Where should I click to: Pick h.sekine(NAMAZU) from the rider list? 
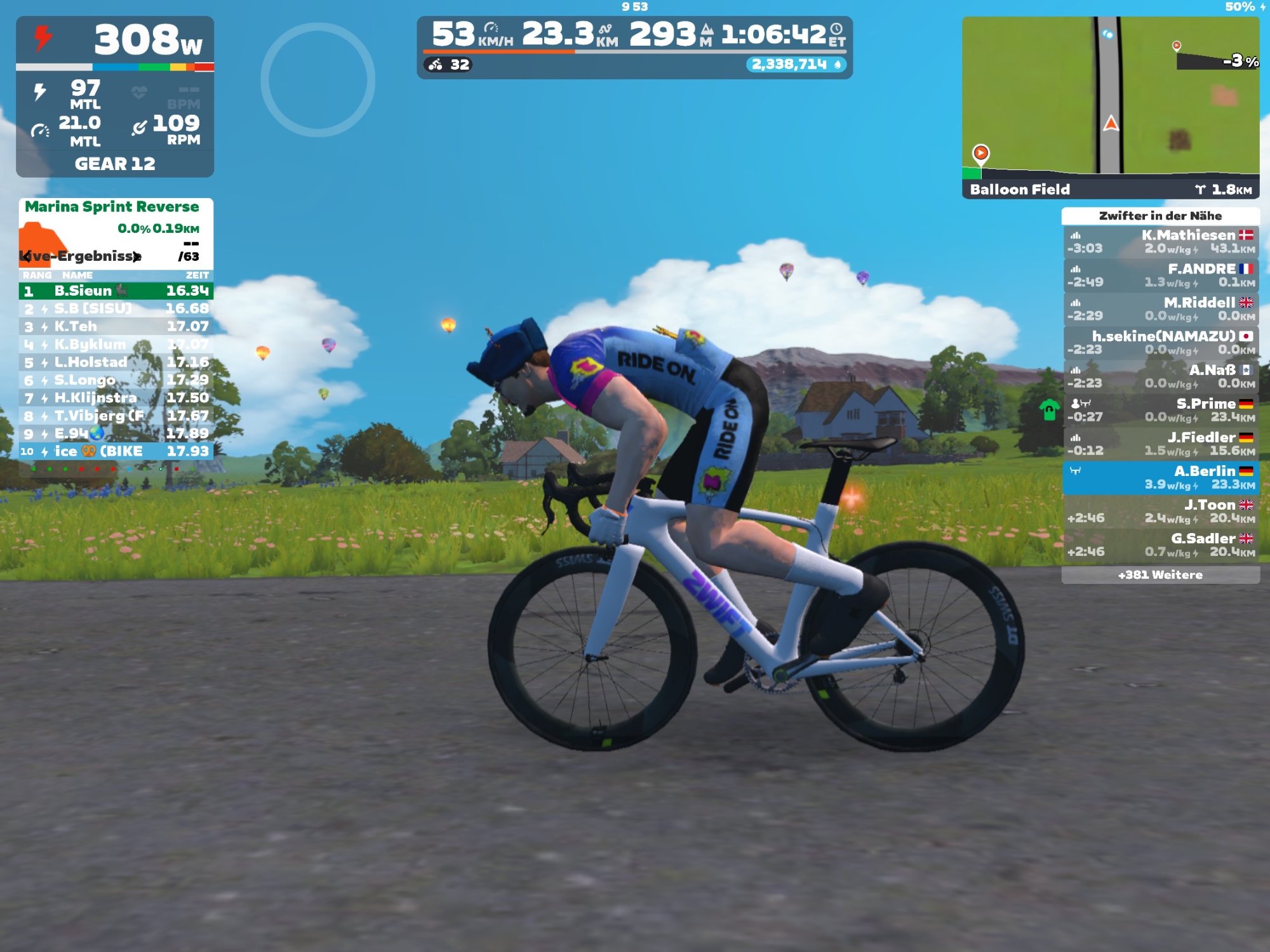[x=1160, y=343]
